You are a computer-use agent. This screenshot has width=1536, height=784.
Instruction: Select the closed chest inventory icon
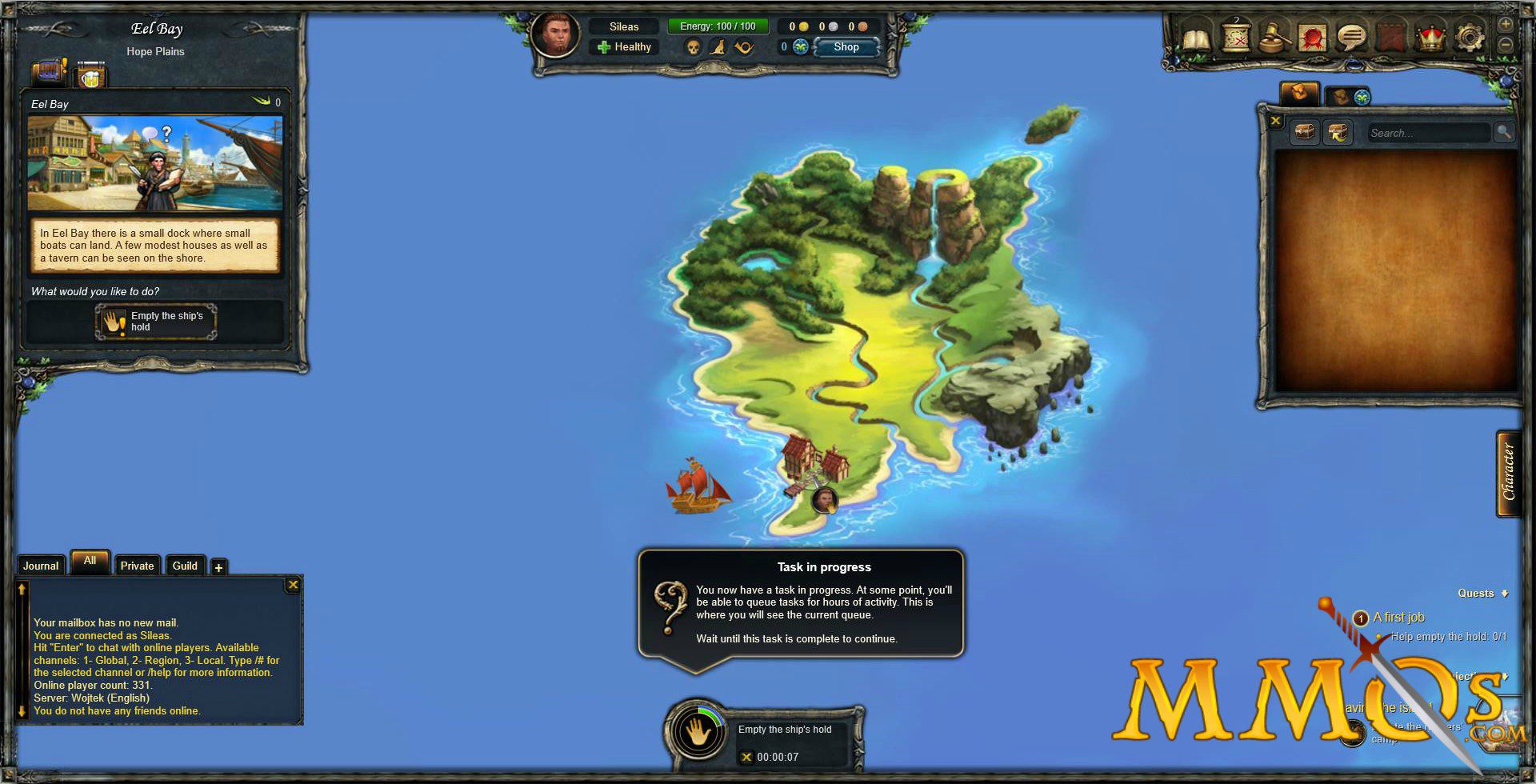[x=1304, y=133]
